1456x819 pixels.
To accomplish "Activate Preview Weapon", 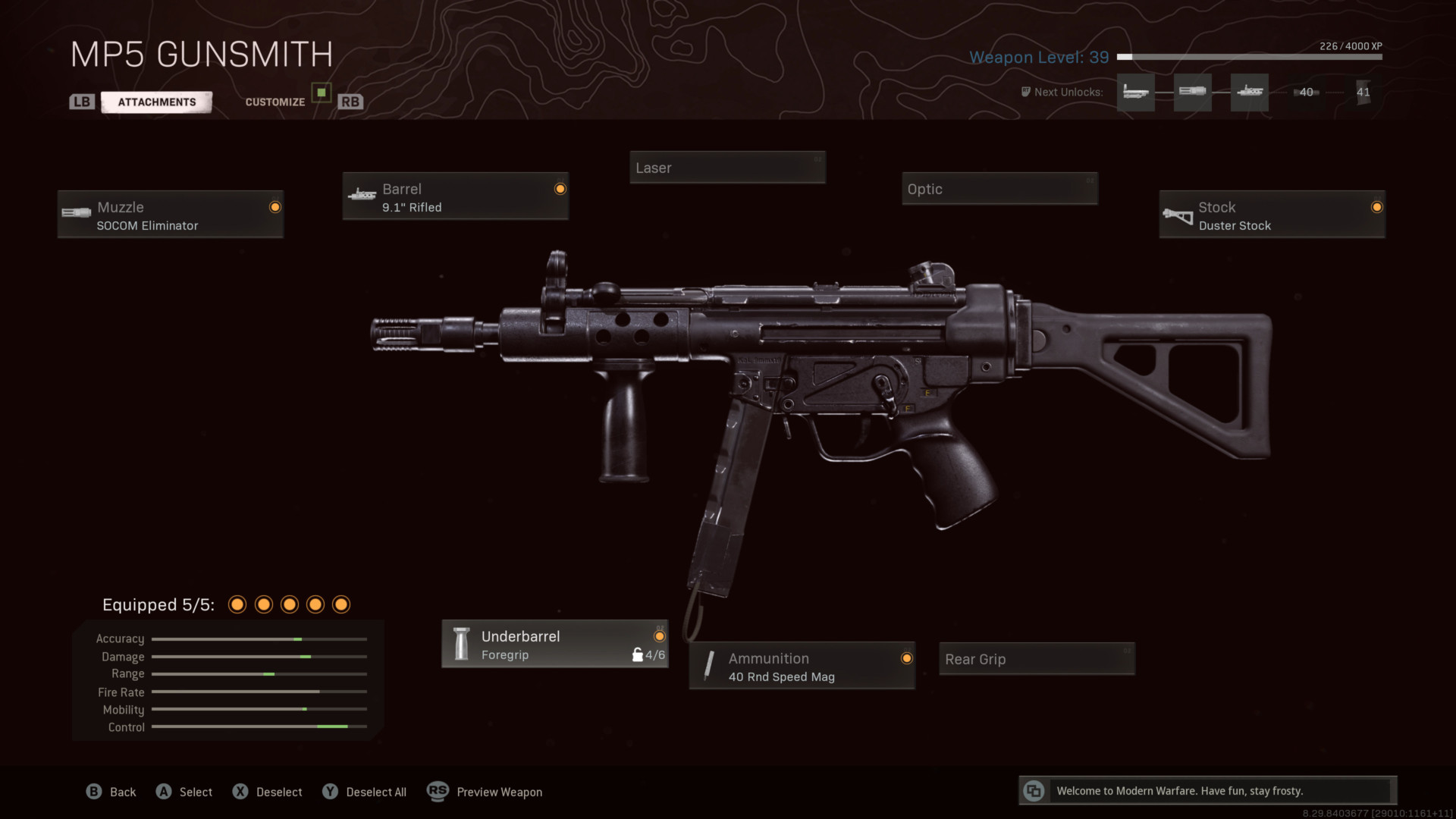I will (x=485, y=792).
